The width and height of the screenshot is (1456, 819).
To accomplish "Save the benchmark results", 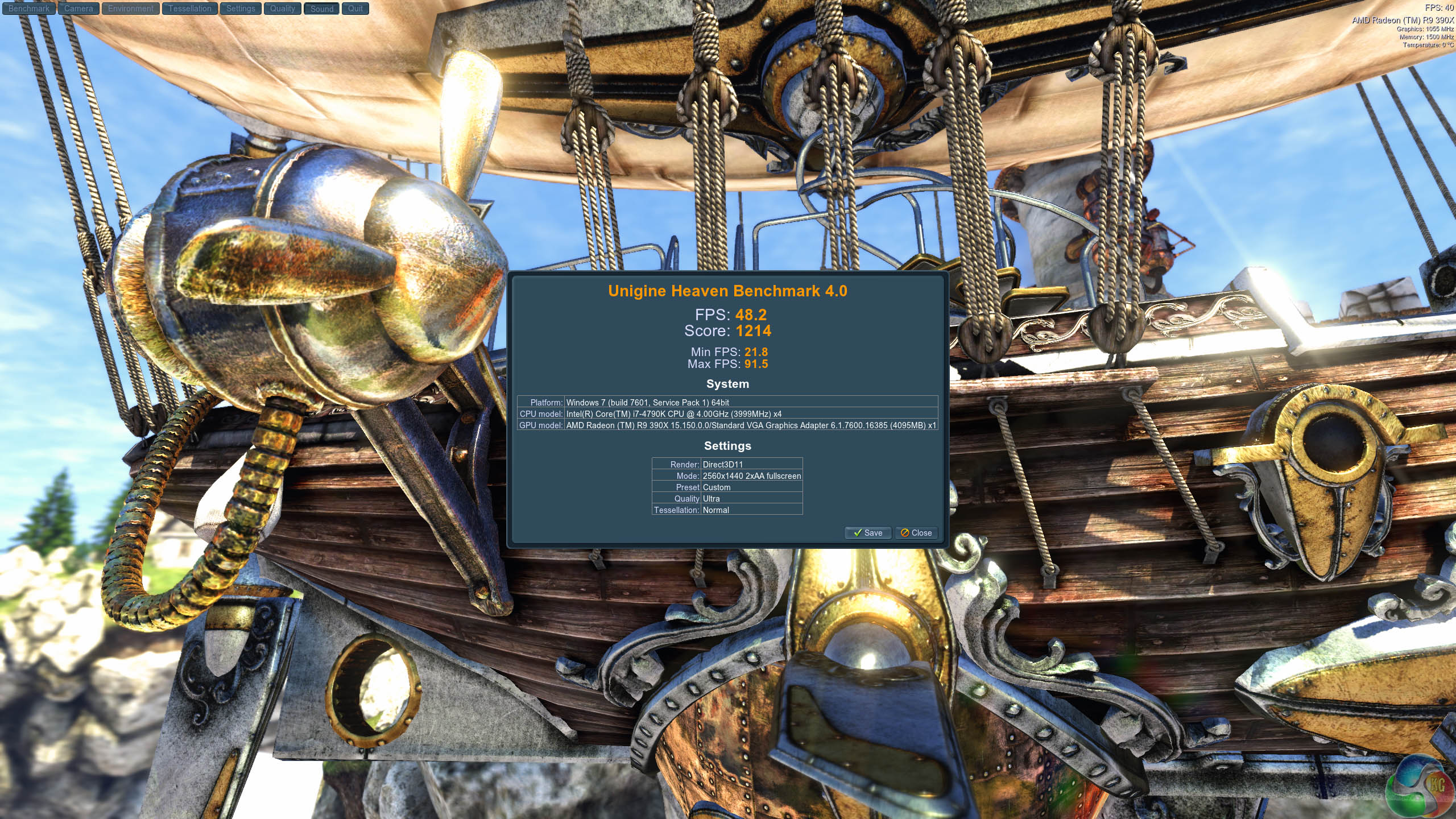I will pos(868,533).
